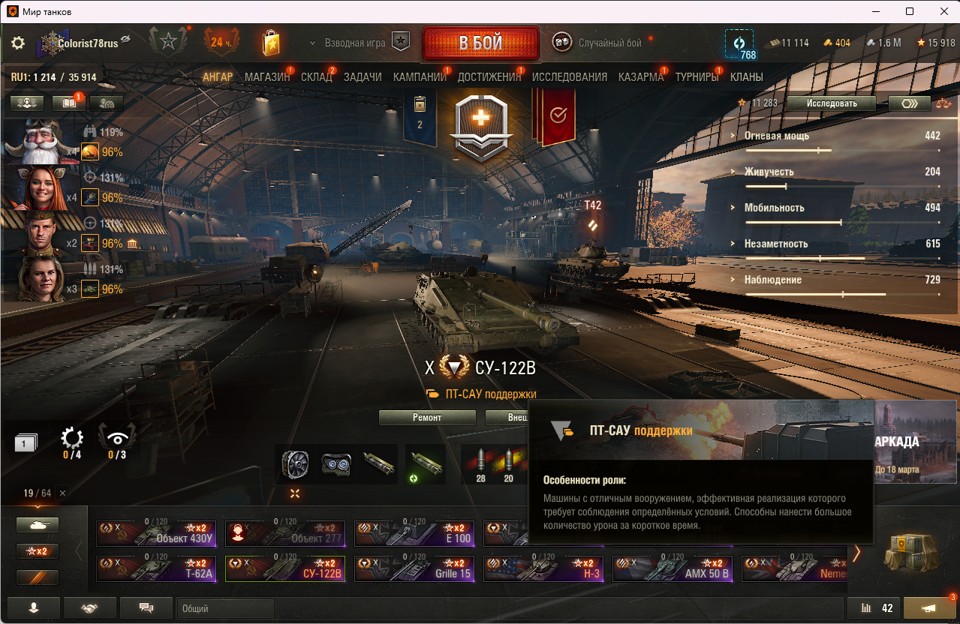
Task: Switch to the ИССЛЕДОВАНИЯ tab
Action: coord(569,77)
